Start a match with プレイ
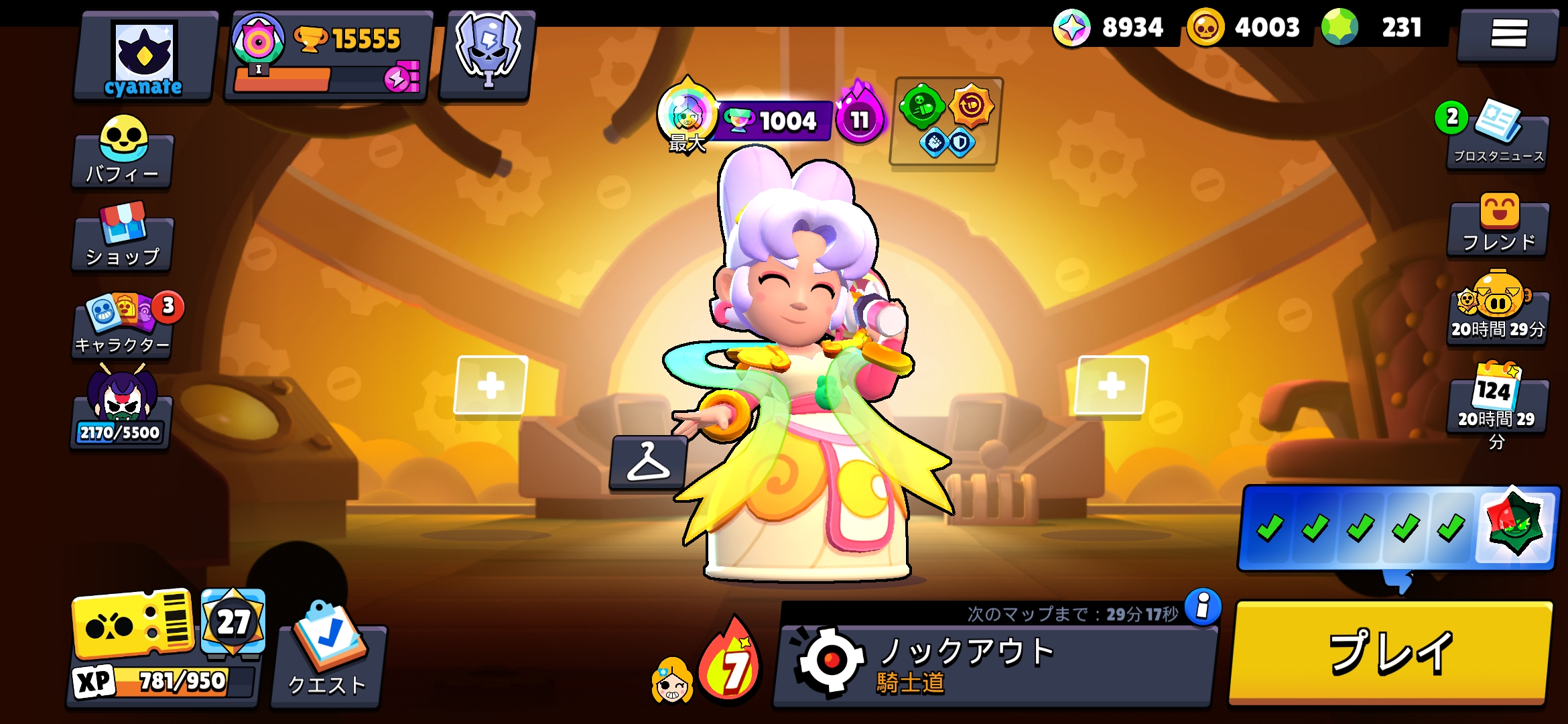Screen dimensions: 1568x724 1391,653
